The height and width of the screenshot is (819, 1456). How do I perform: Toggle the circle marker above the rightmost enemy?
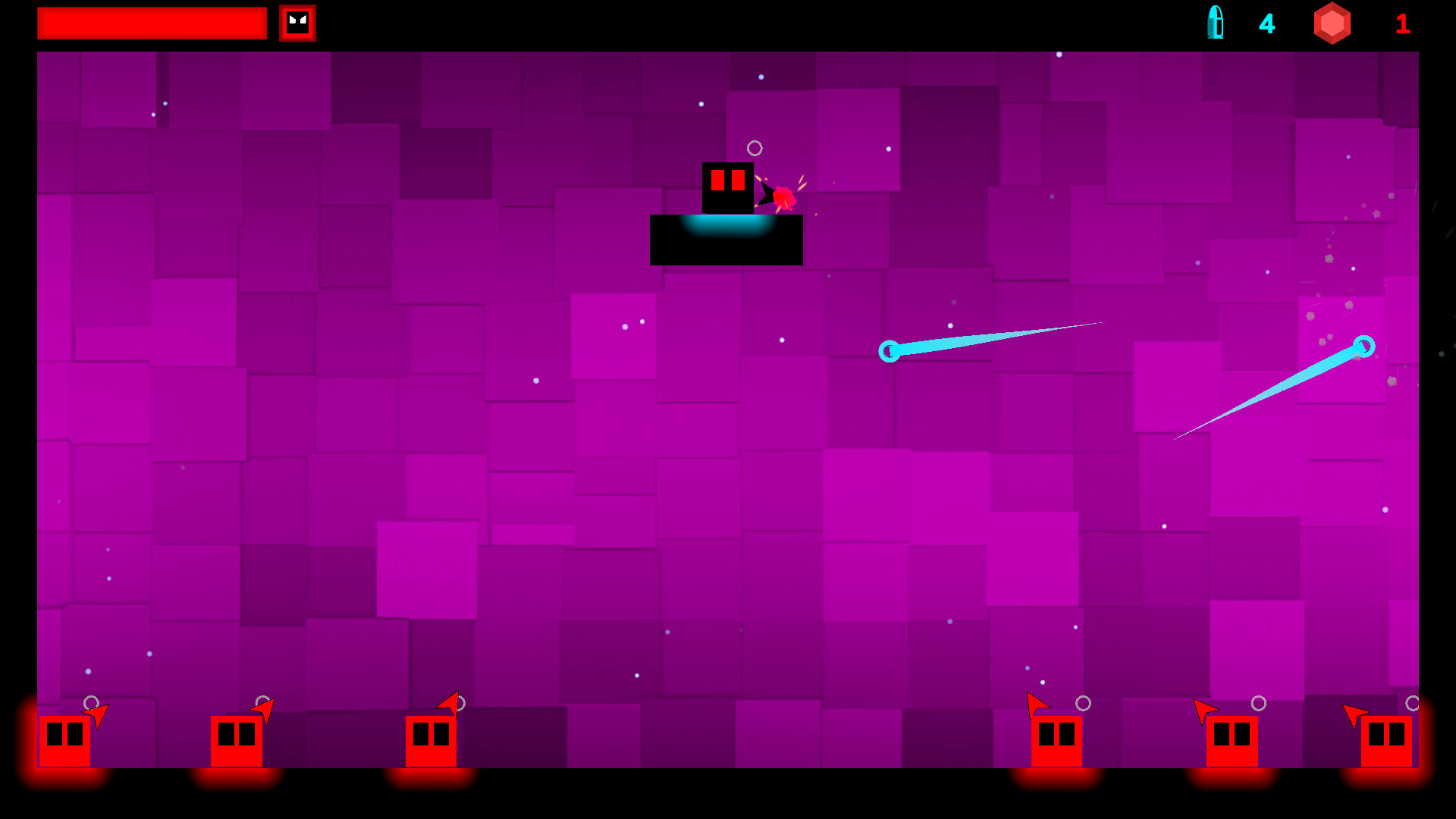[x=1414, y=702]
